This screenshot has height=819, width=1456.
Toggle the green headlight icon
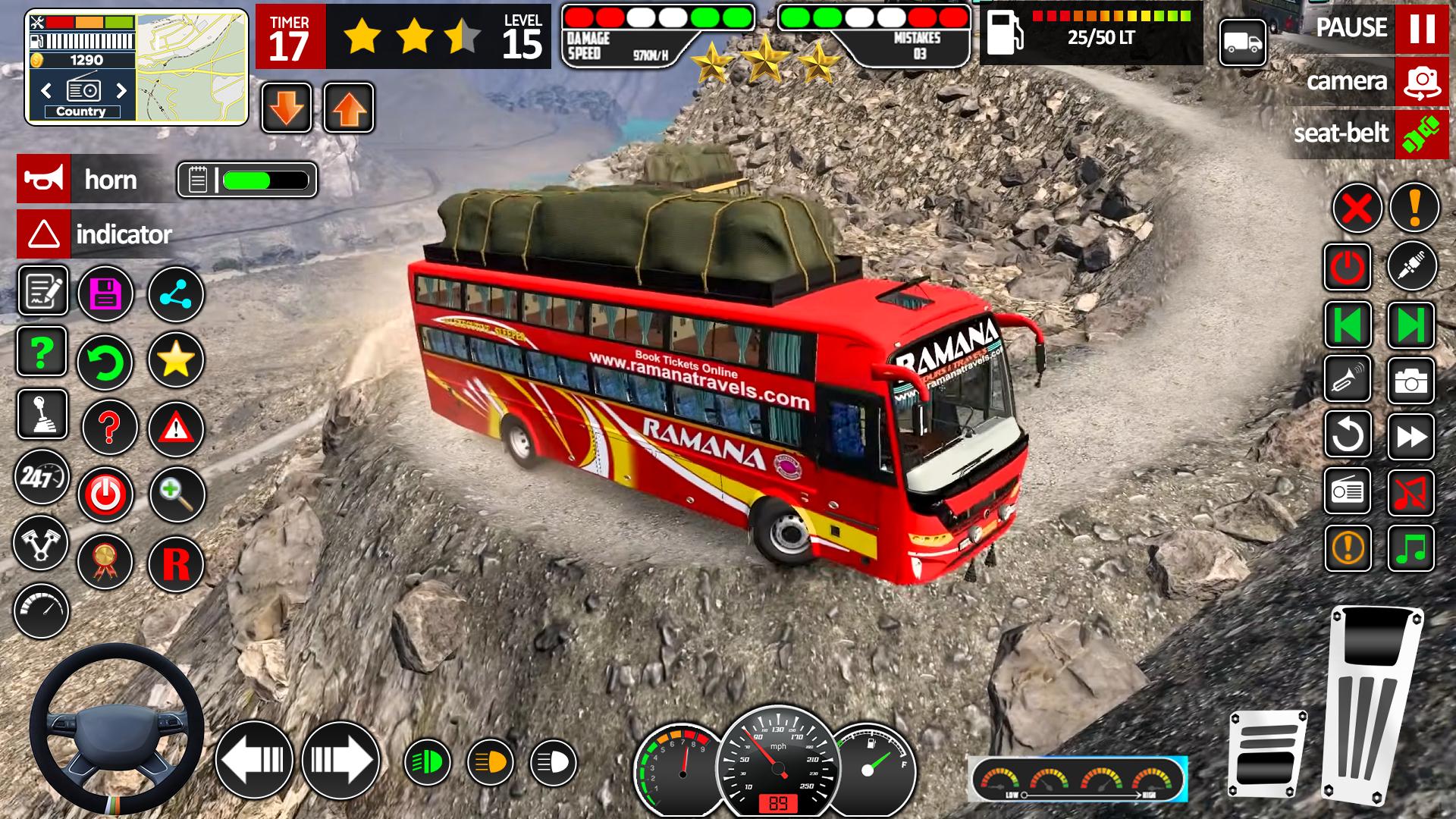(x=427, y=762)
